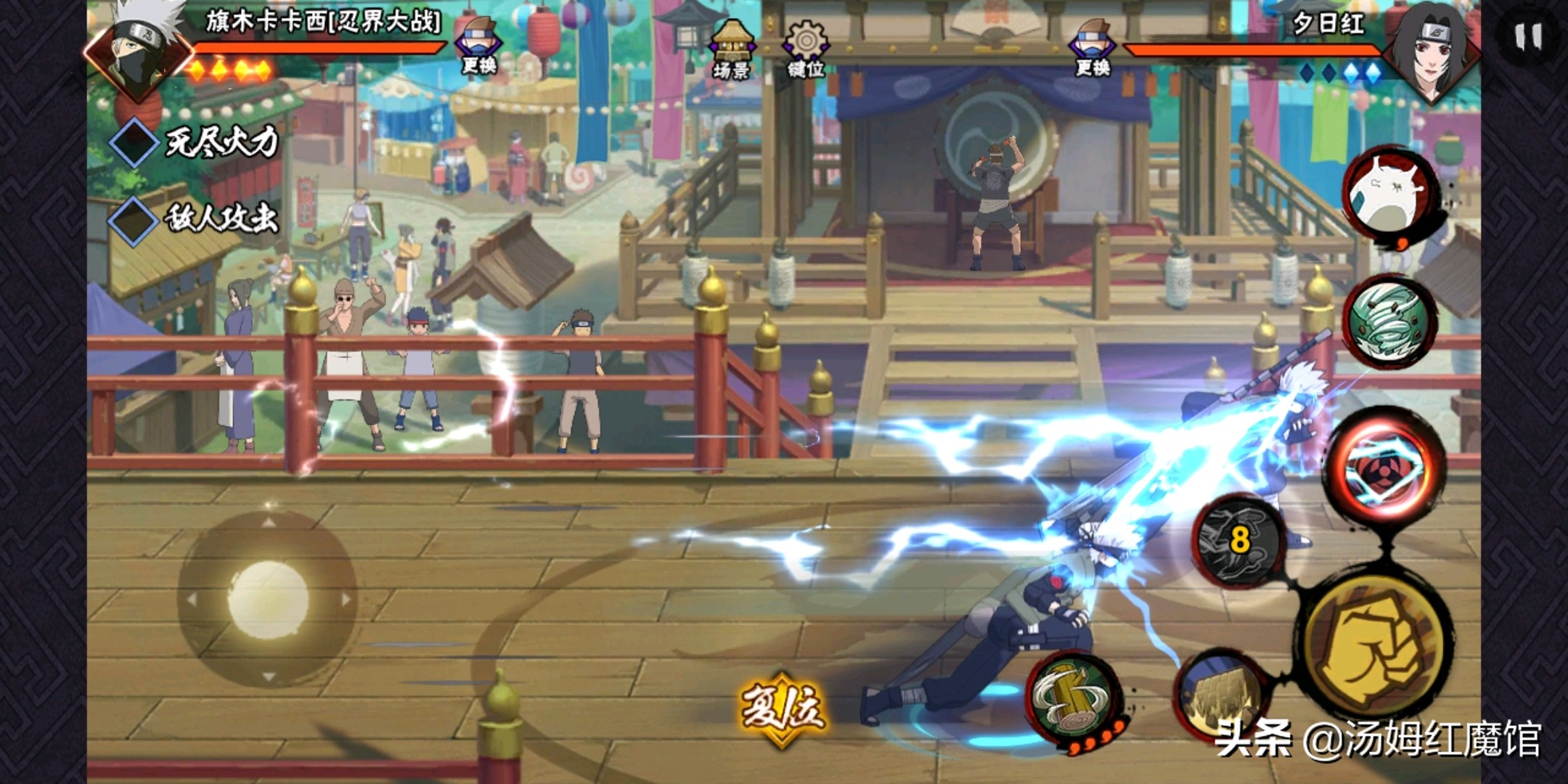The height and width of the screenshot is (784, 1568).
Task: Click the 复位 reset button
Action: 782,708
